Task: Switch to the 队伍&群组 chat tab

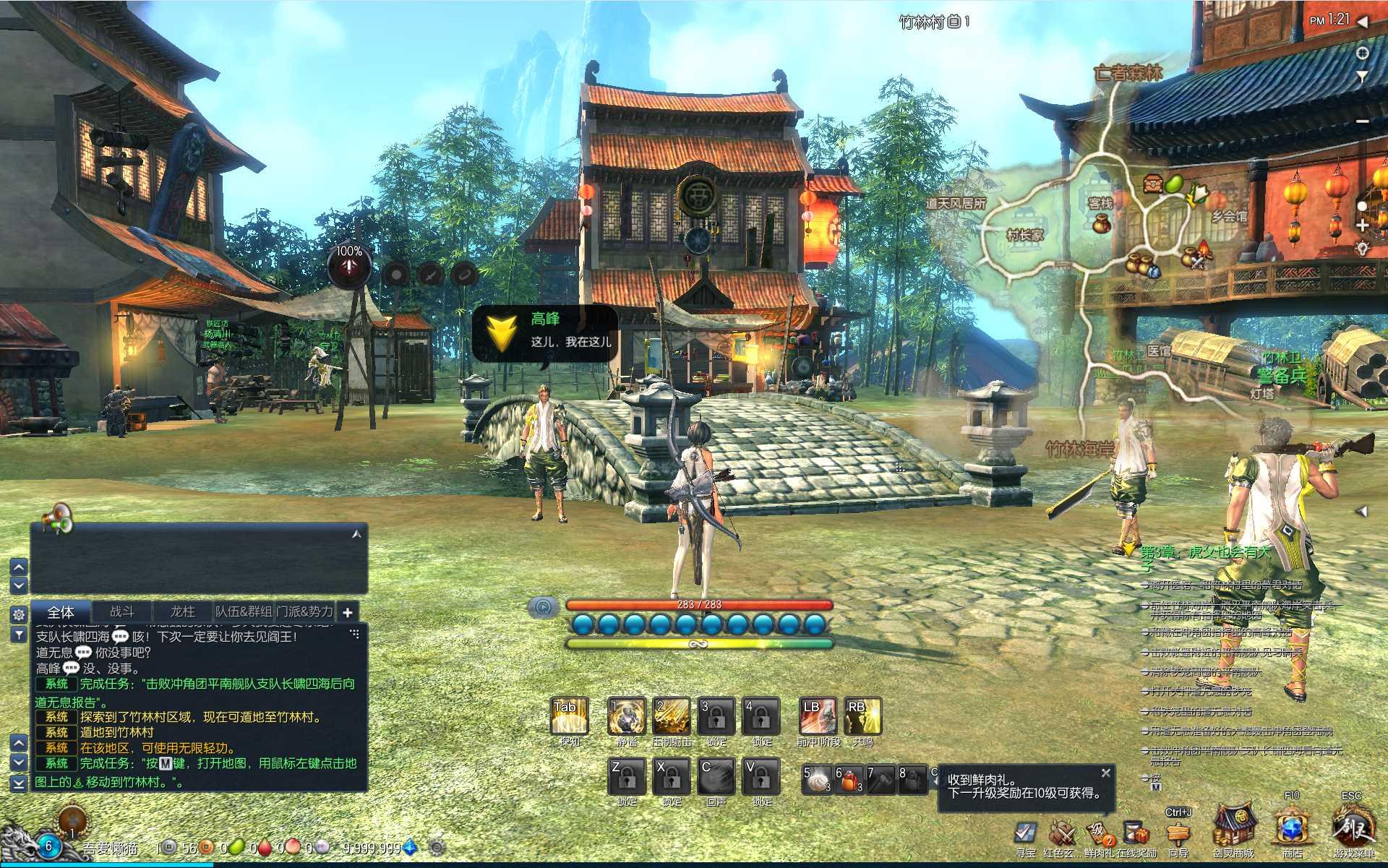Action: [244, 611]
